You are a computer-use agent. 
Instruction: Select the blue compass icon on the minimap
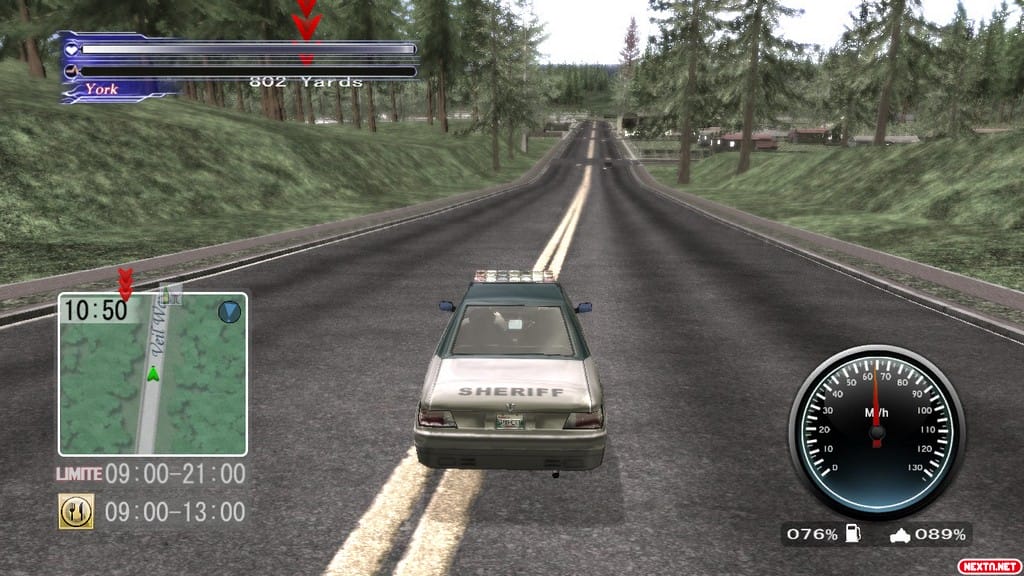click(x=229, y=311)
